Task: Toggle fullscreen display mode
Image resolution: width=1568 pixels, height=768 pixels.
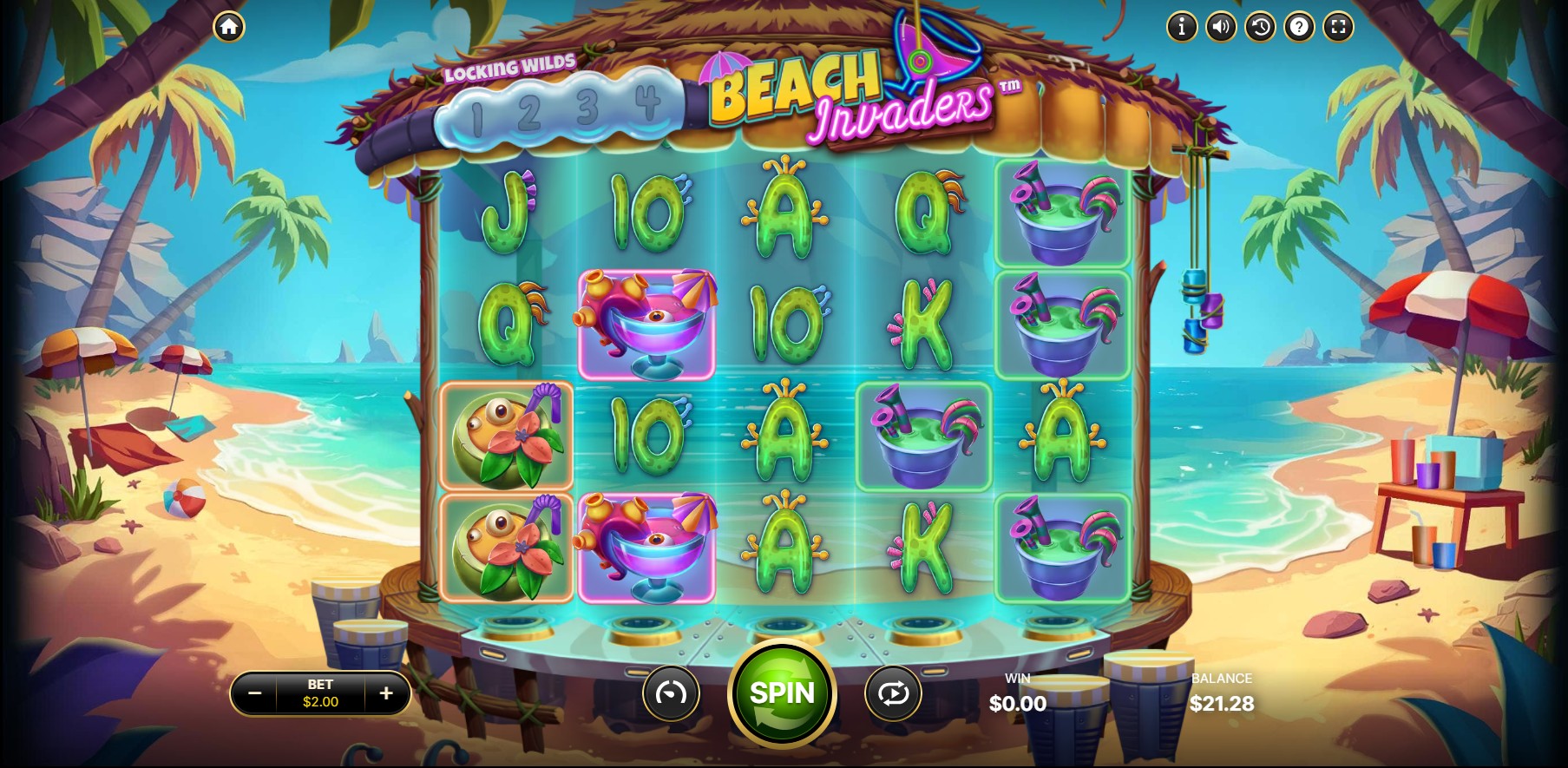Action: 1338,27
